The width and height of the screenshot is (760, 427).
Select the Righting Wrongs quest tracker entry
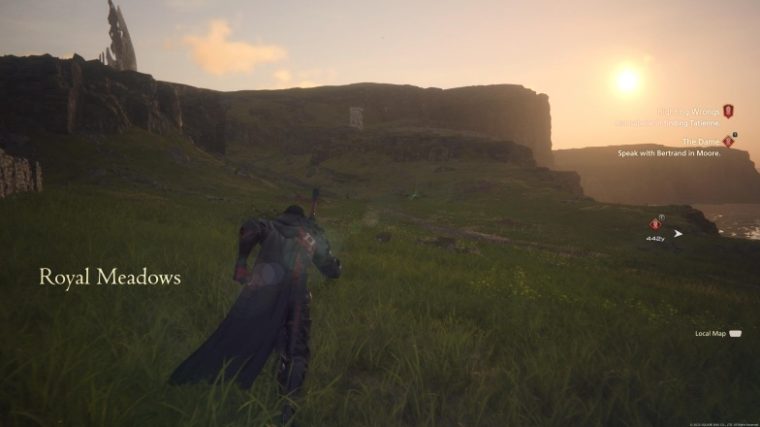(686, 111)
